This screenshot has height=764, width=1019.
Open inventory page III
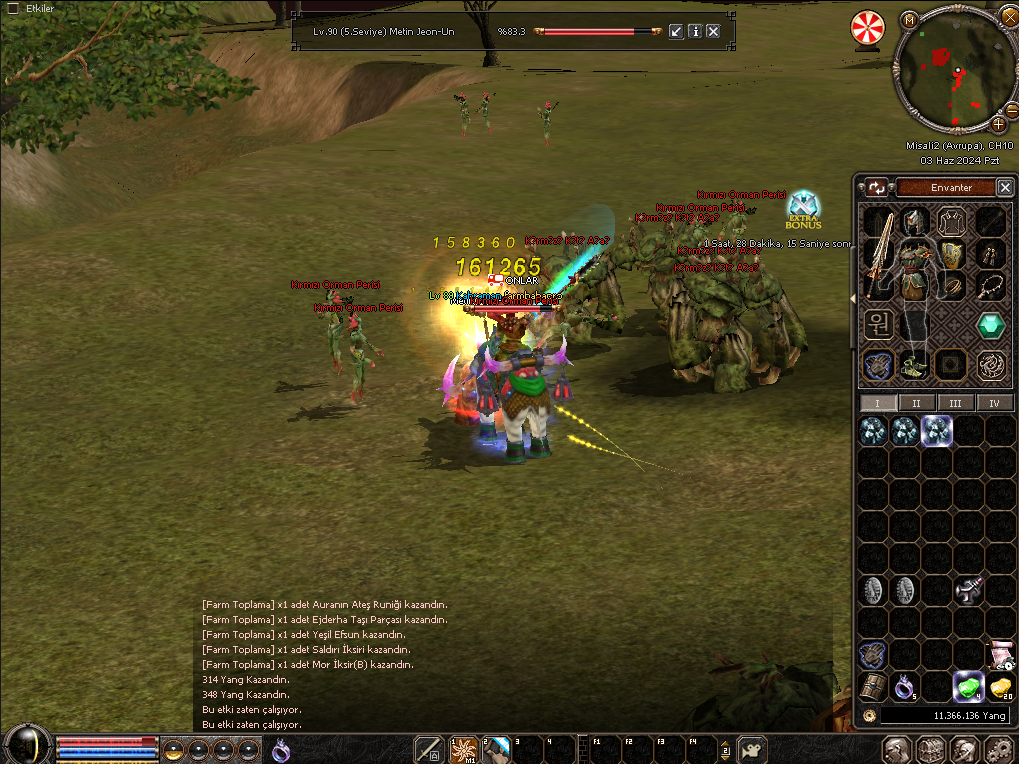(956, 403)
